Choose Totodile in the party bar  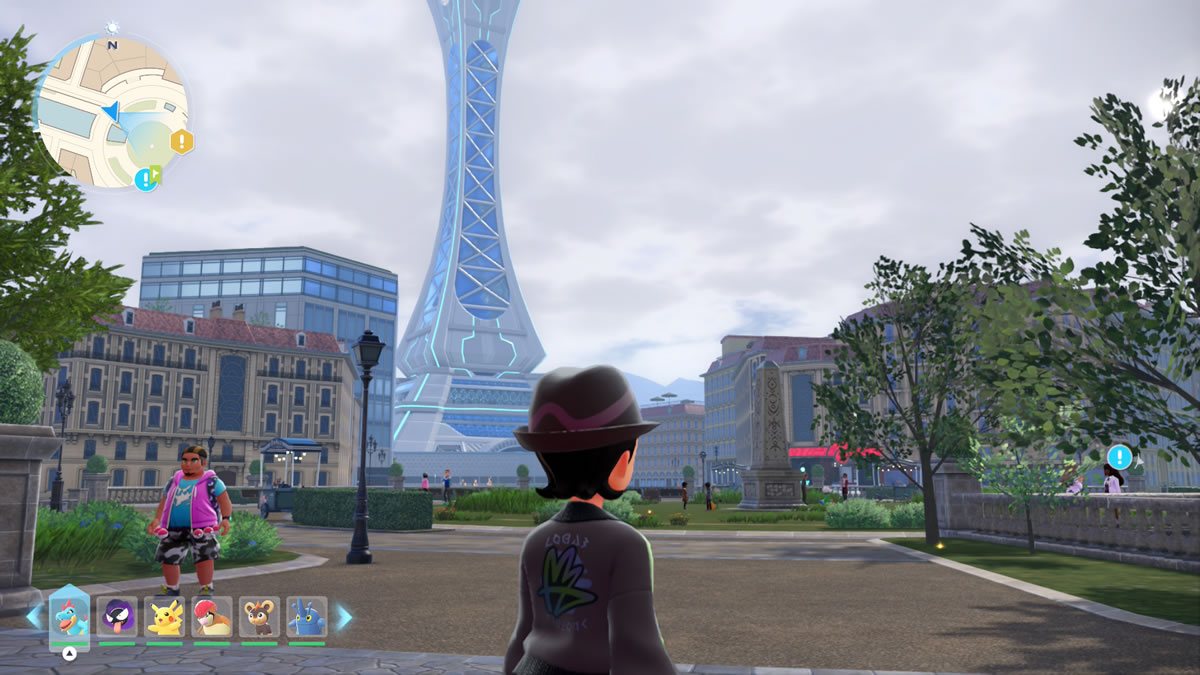pos(69,617)
